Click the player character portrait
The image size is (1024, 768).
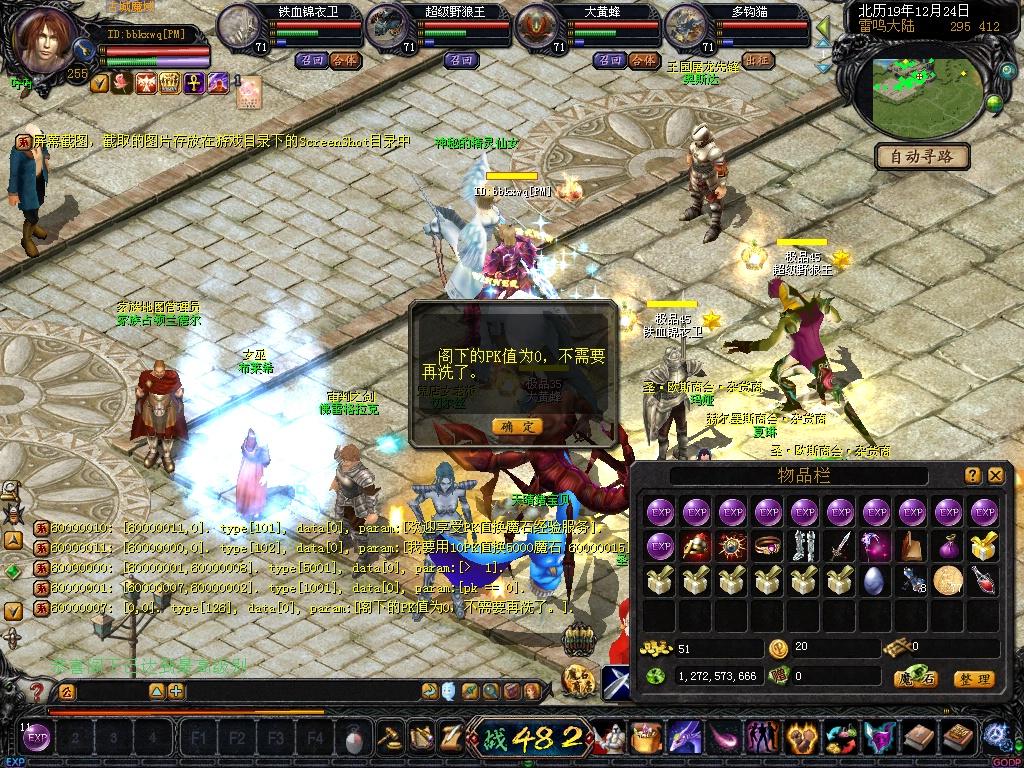tap(44, 40)
